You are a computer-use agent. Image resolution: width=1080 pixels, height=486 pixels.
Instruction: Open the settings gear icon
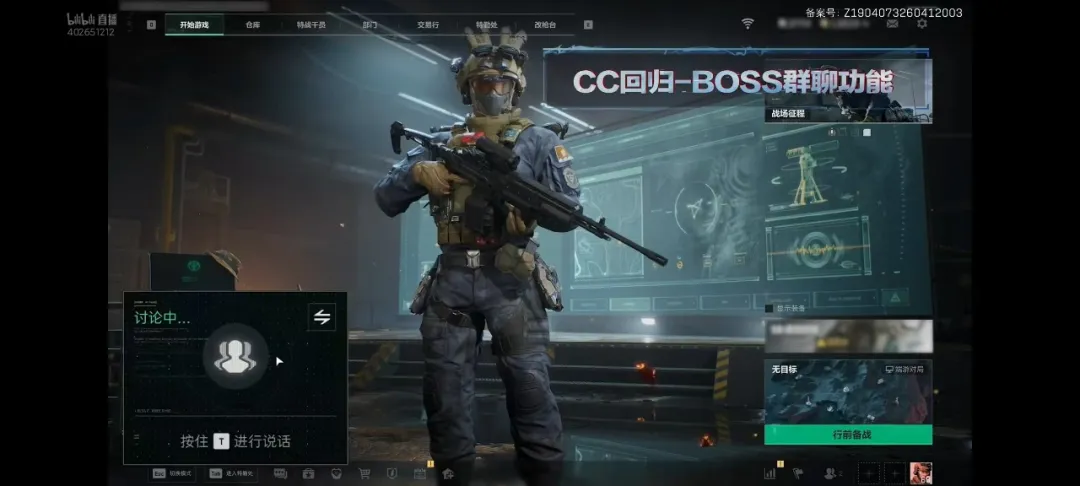921,23
